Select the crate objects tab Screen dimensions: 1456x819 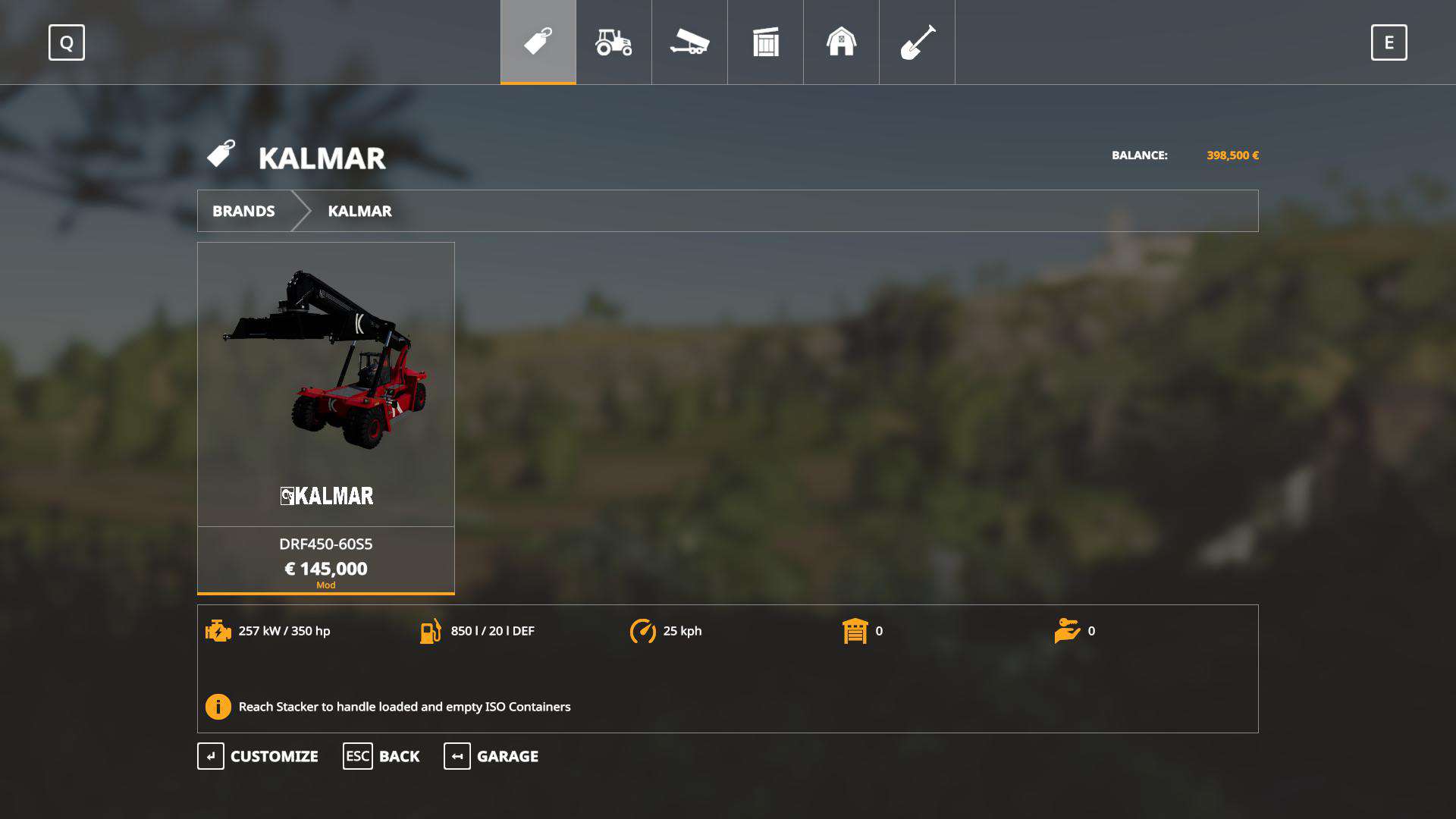tap(765, 42)
